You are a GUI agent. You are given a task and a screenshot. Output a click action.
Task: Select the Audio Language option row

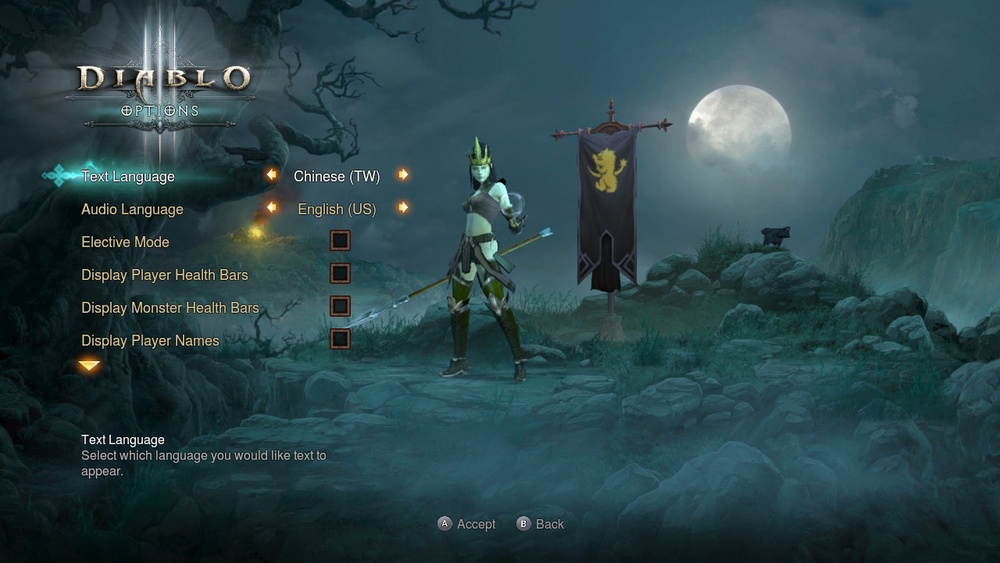tap(132, 210)
